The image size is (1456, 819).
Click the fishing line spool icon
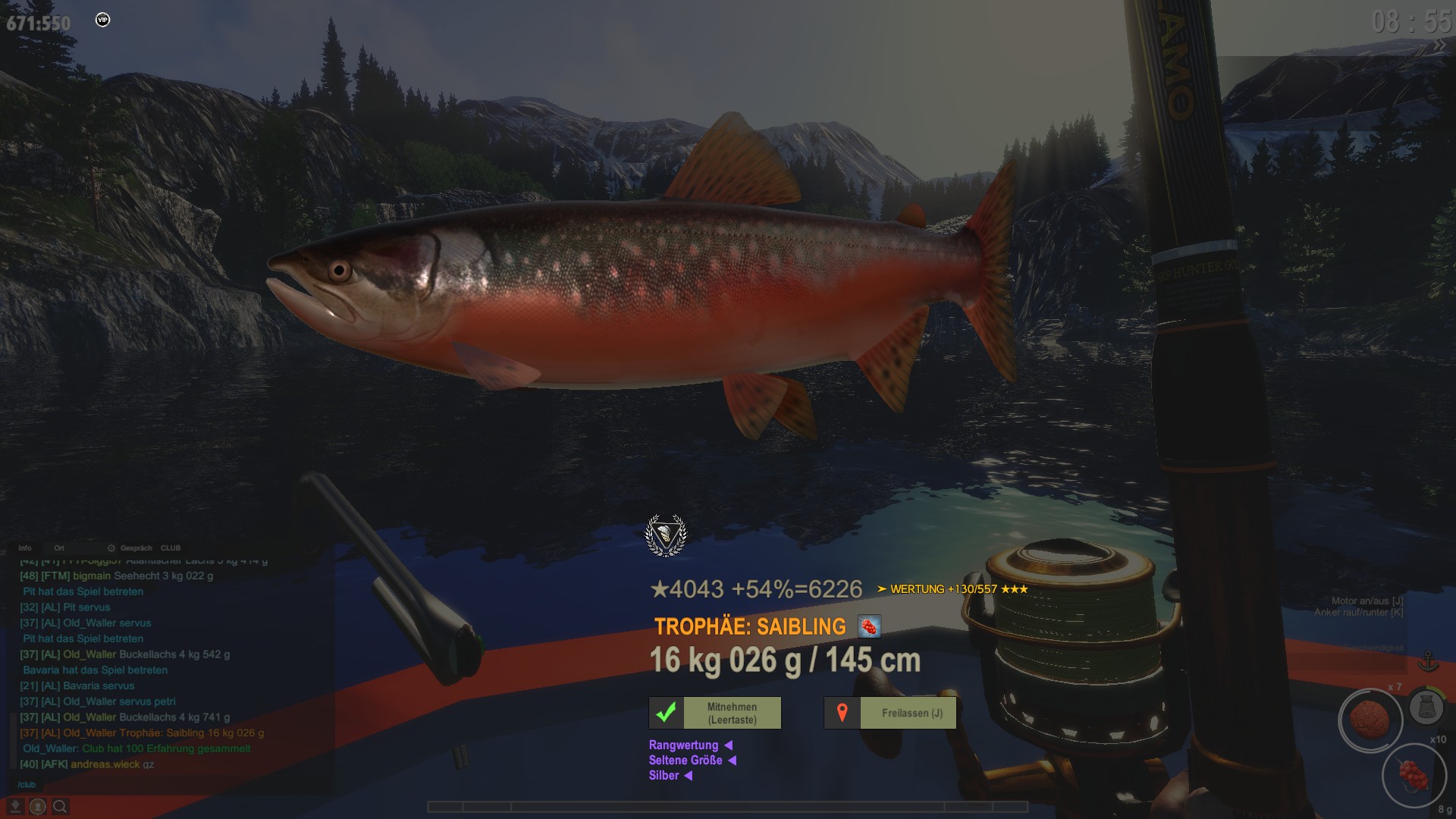[x=1426, y=708]
